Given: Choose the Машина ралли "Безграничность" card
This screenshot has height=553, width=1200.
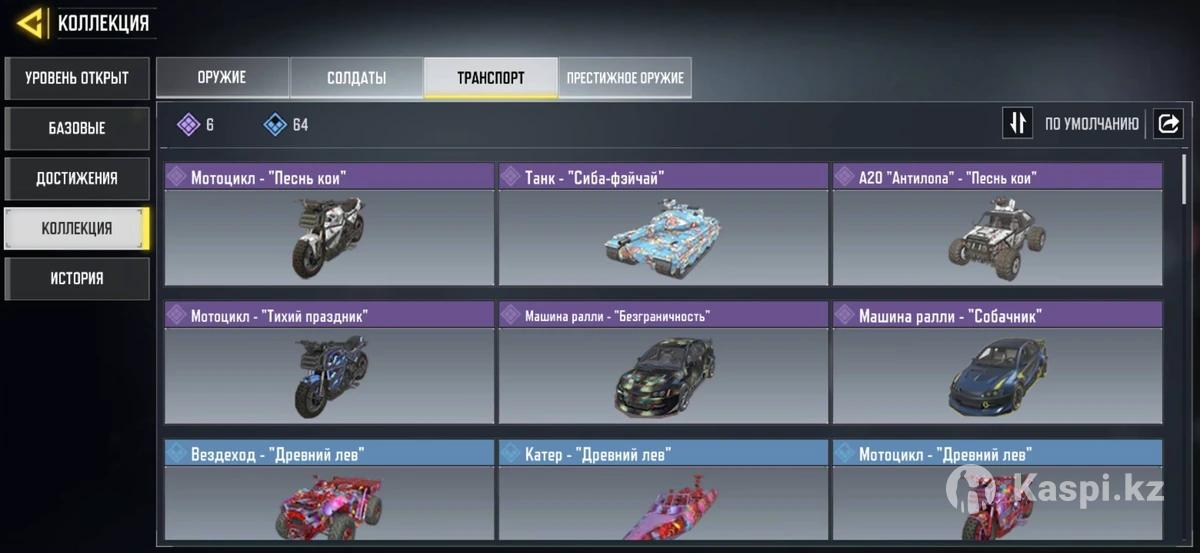Looking at the screenshot, I should 663,363.
